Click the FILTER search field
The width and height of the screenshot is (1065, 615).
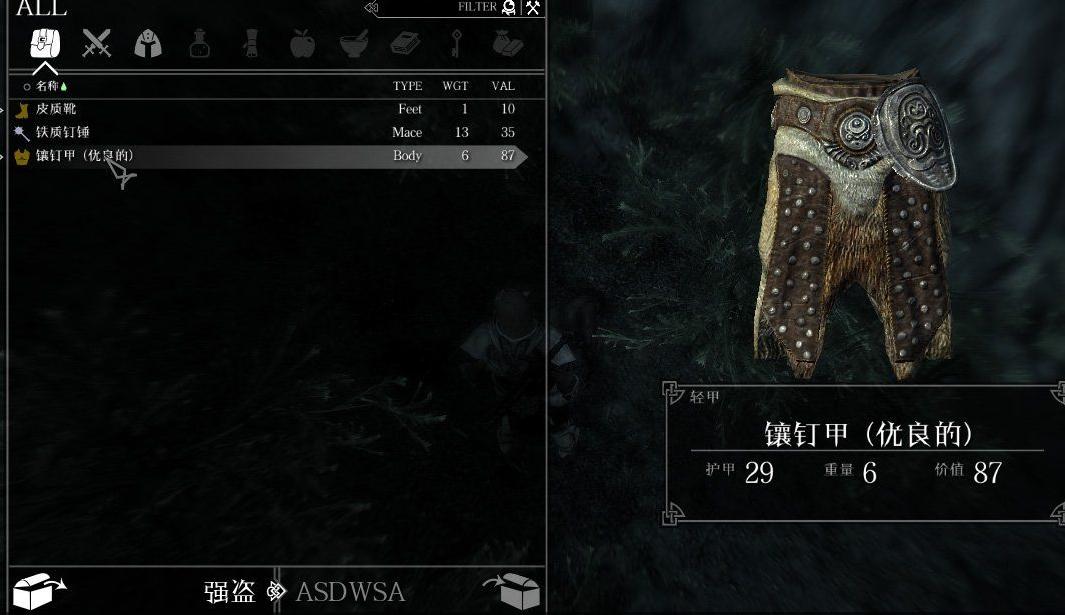click(440, 8)
